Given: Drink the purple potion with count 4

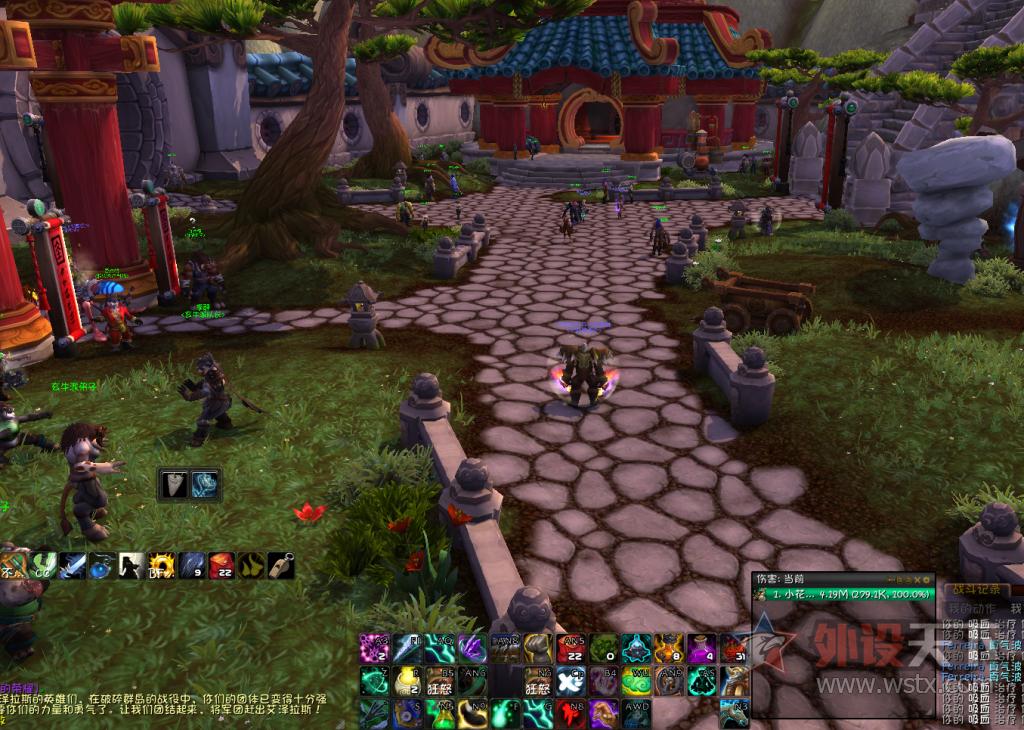Looking at the screenshot, I should (702, 648).
